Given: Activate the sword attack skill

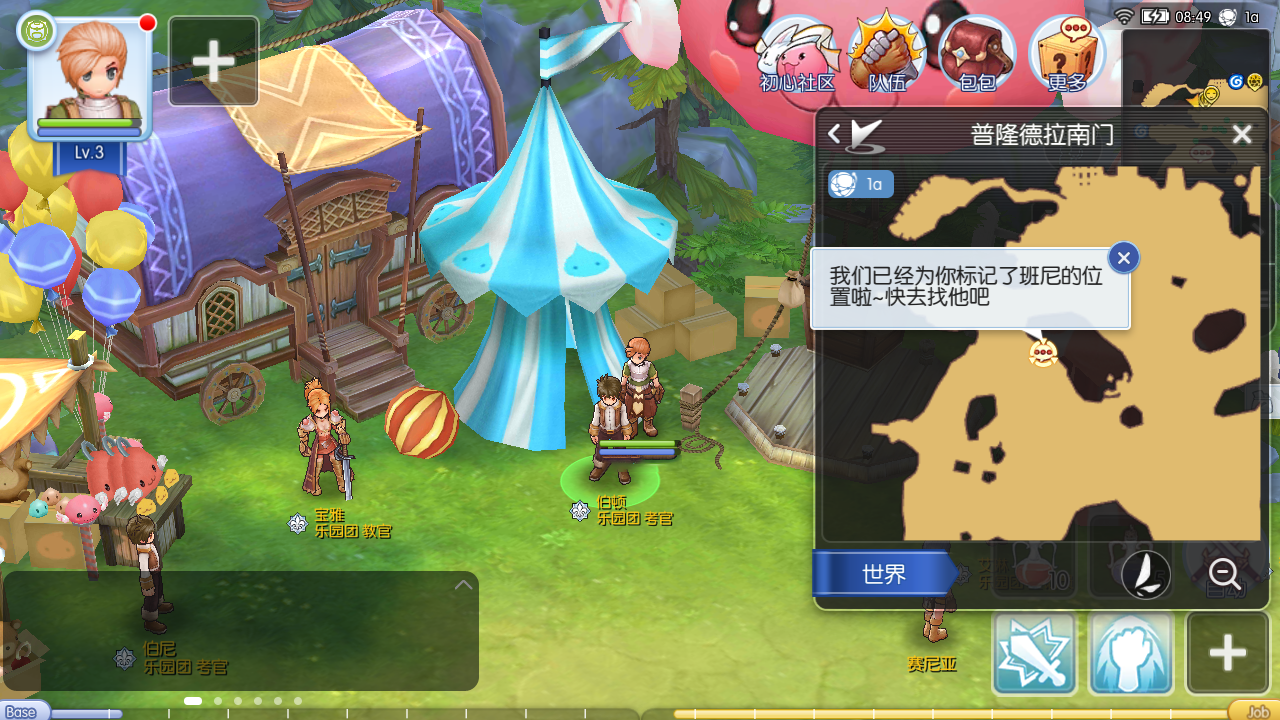Looking at the screenshot, I should point(1034,653).
